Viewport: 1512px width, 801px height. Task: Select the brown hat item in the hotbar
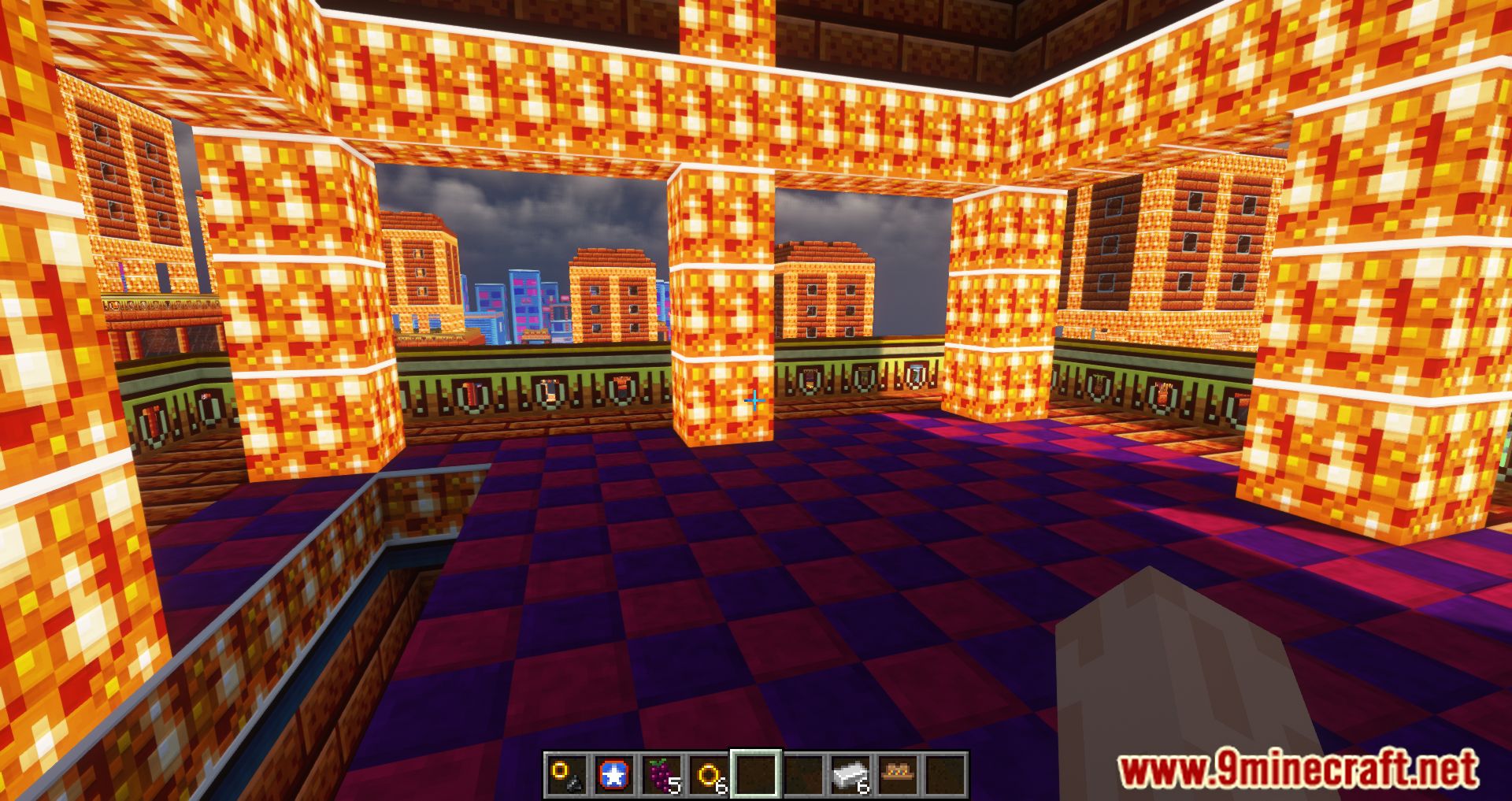(x=898, y=776)
